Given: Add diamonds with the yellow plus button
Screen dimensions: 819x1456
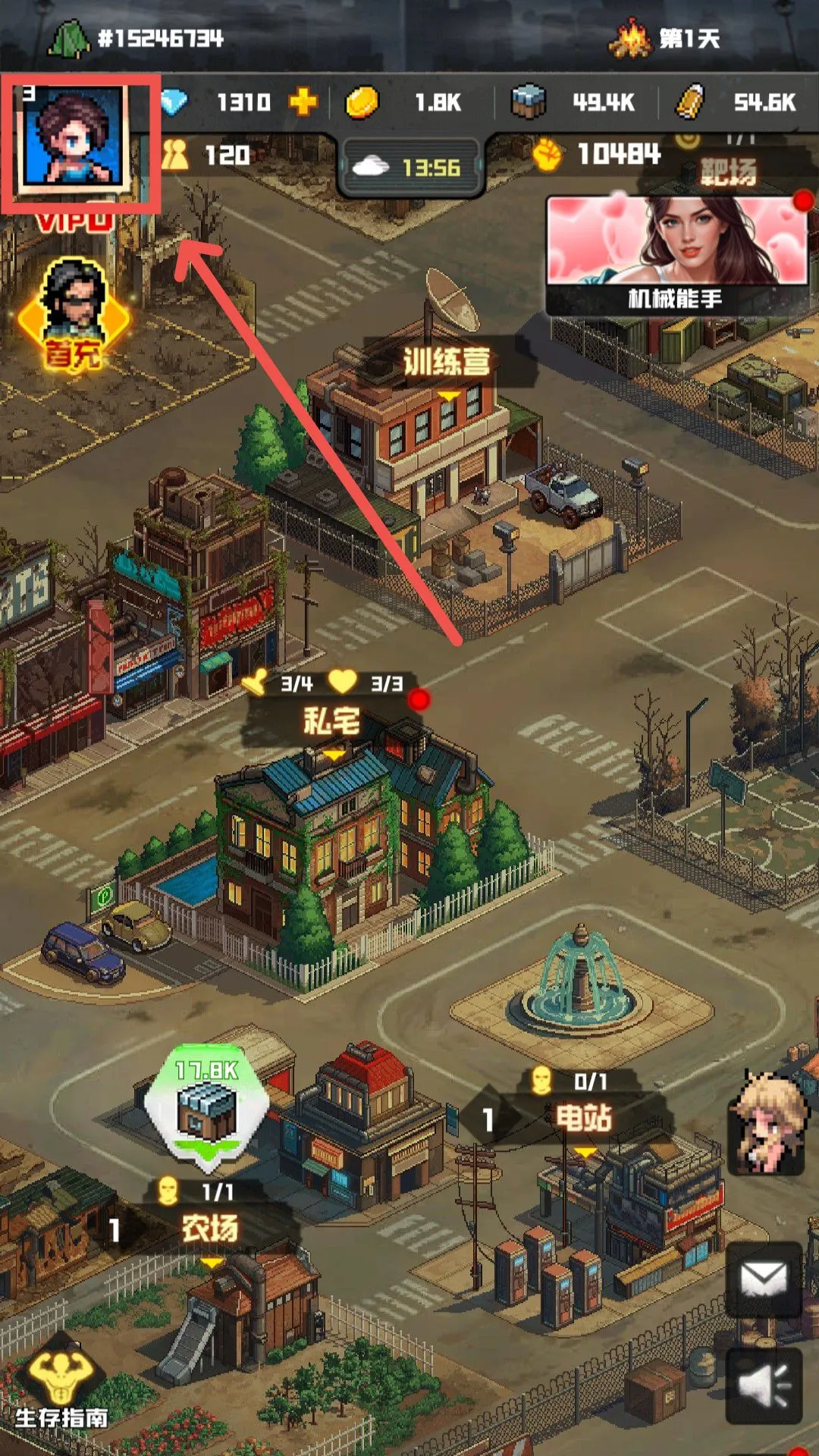Looking at the screenshot, I should (303, 102).
